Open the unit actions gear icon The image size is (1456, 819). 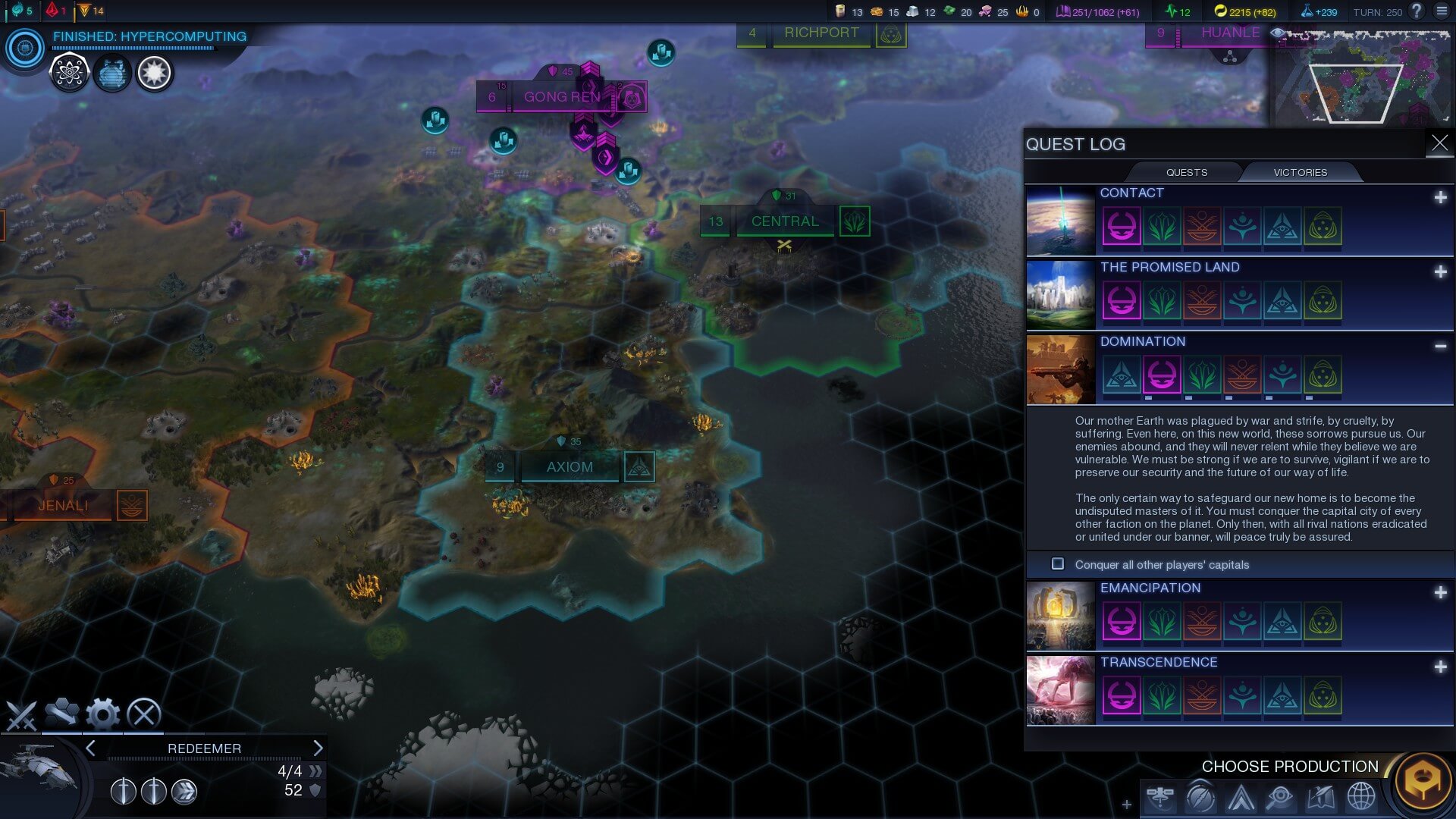[102, 714]
